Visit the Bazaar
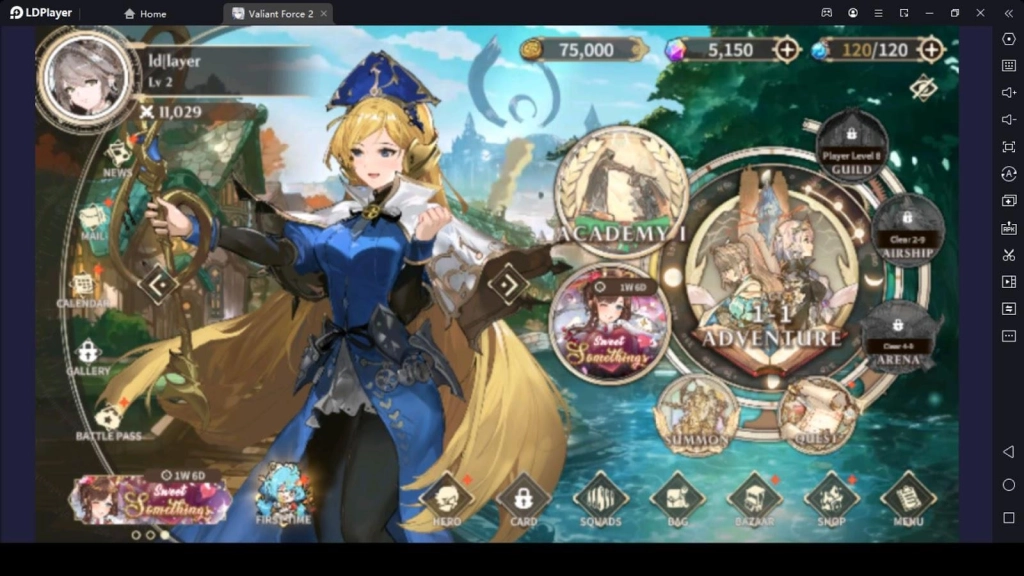Viewport: 1024px width, 576px height. click(x=754, y=497)
